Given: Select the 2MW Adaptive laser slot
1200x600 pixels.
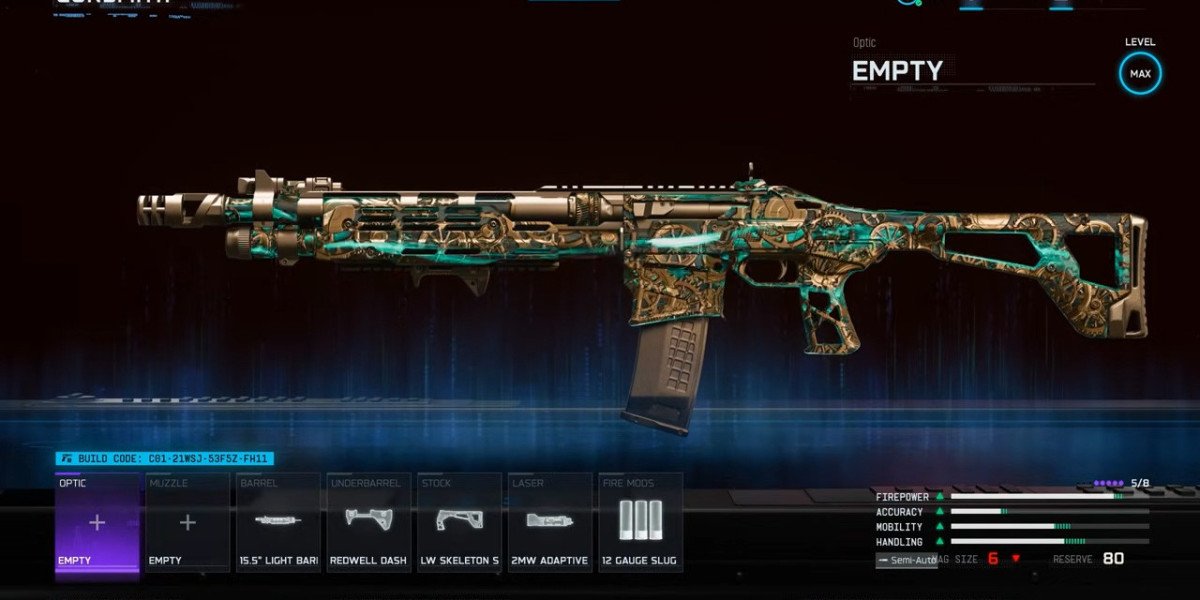Looking at the screenshot, I should (x=549, y=523).
